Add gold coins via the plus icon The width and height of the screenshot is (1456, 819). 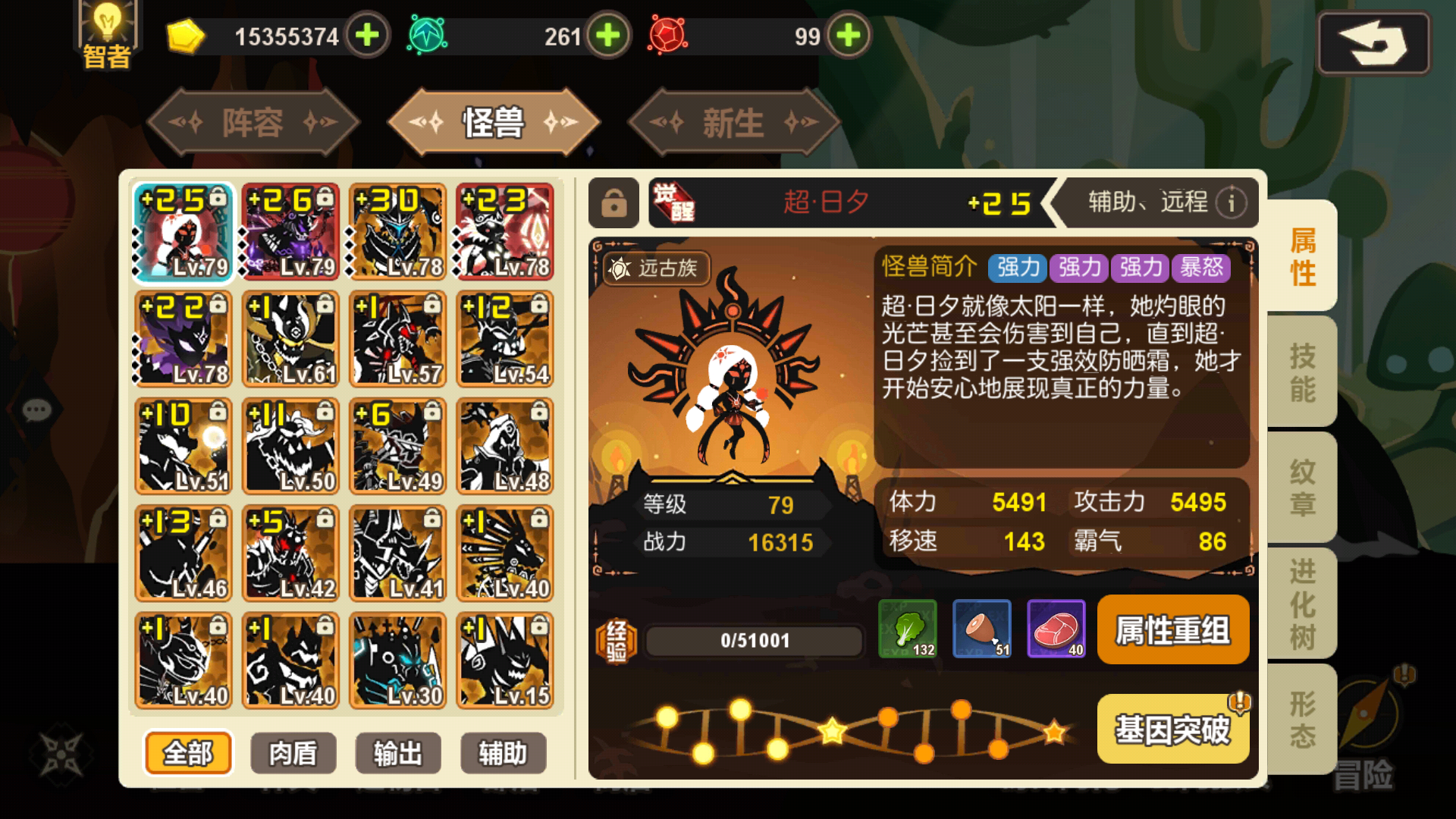coord(367,35)
